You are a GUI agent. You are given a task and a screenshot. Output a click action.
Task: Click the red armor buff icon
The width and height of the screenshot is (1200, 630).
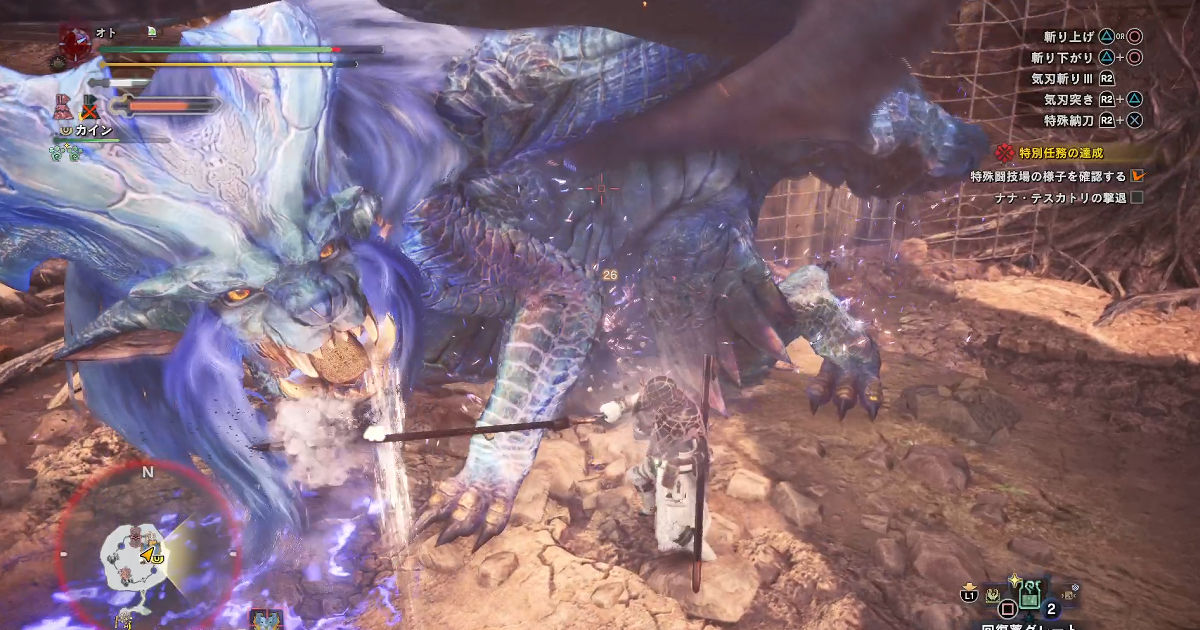pyautogui.click(x=64, y=106)
